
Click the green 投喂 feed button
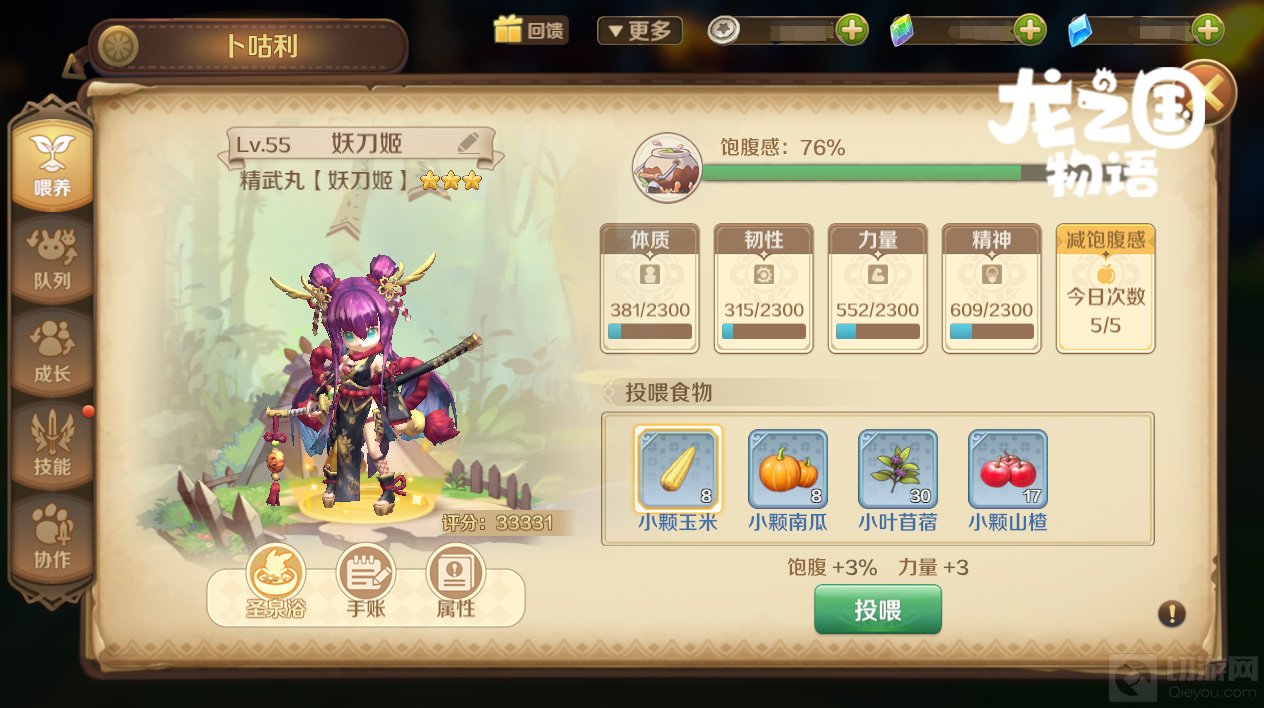877,610
